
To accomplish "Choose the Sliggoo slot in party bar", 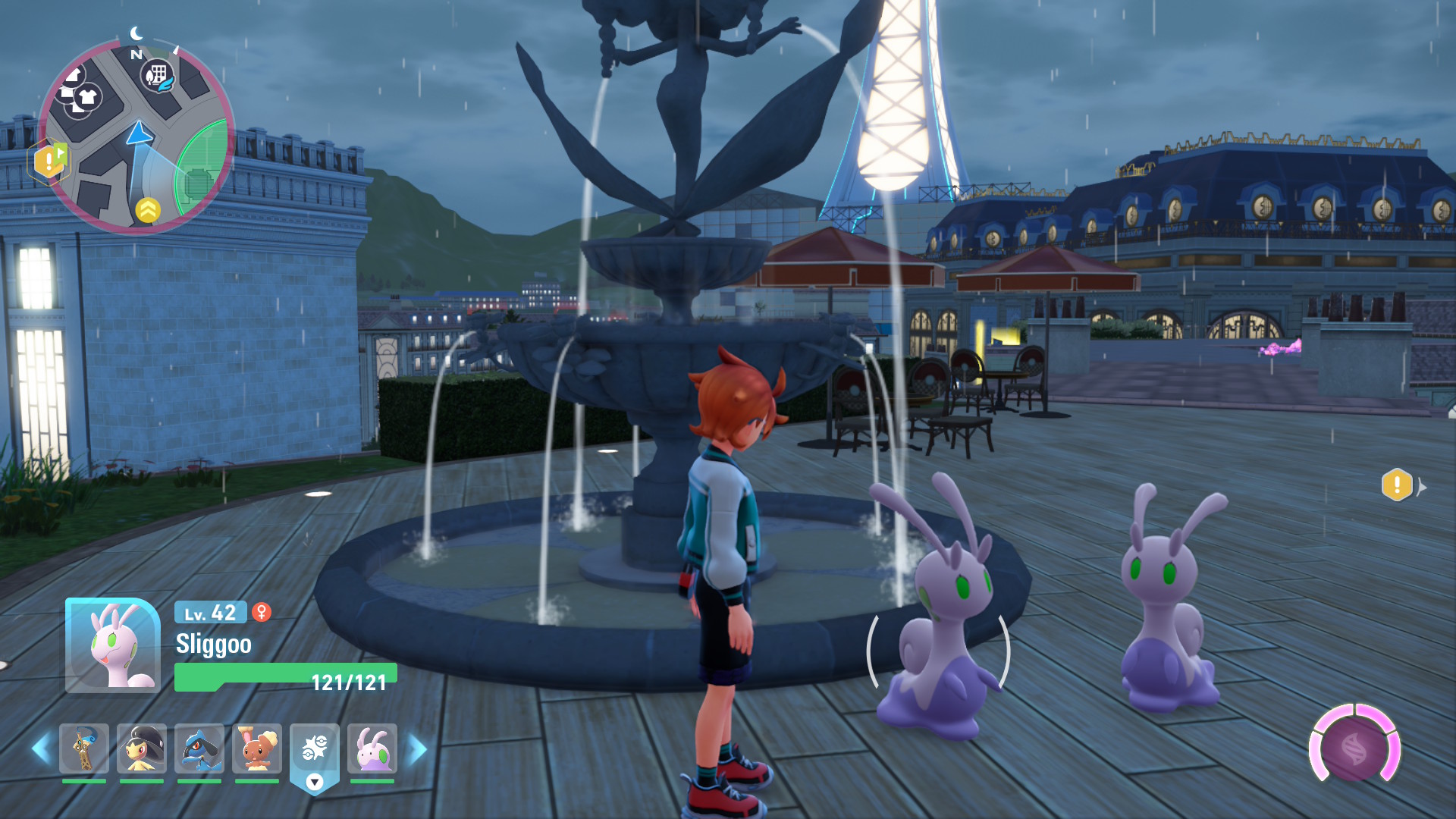I will click(372, 748).
